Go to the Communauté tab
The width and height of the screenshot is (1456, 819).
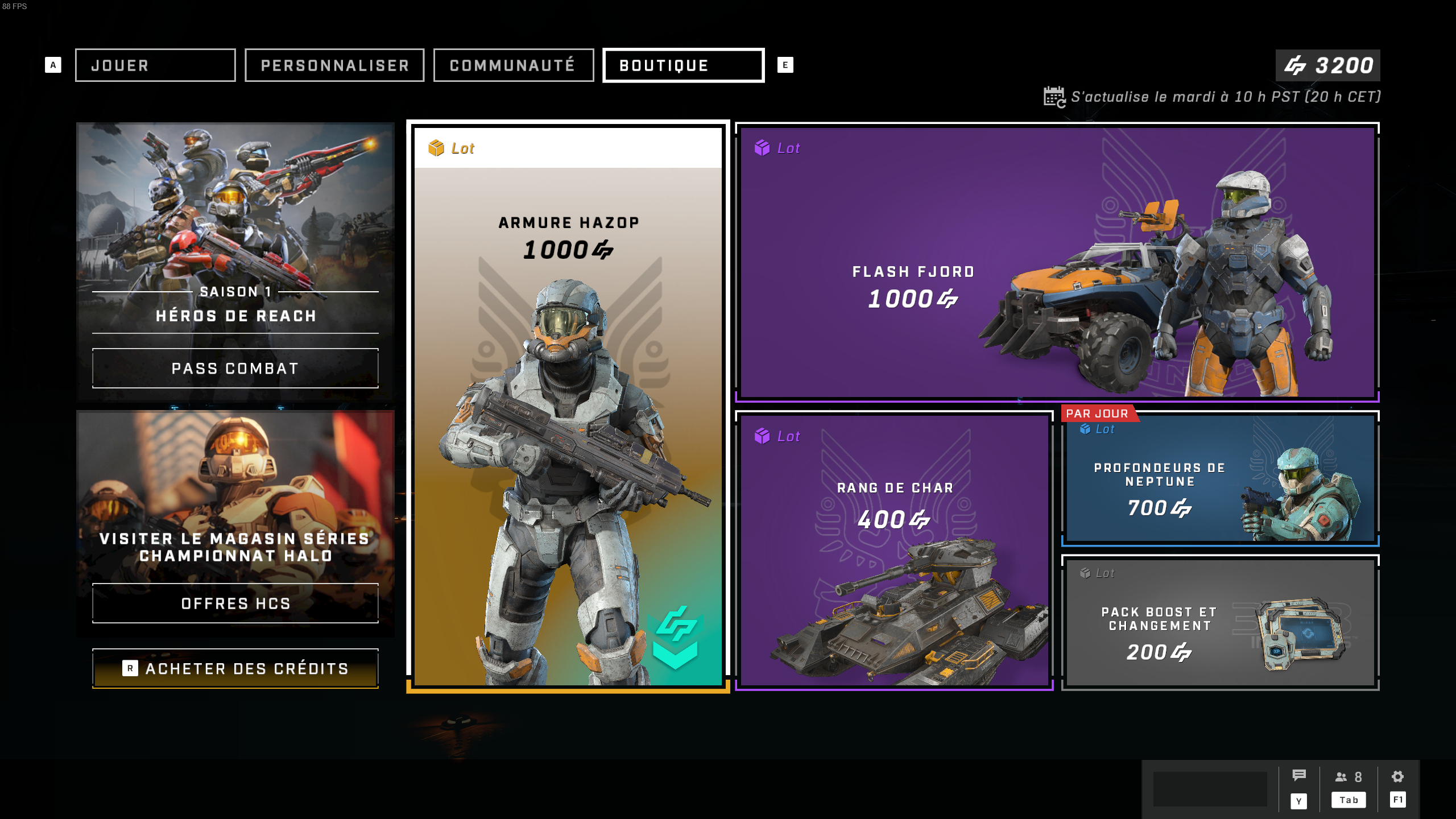pos(513,65)
